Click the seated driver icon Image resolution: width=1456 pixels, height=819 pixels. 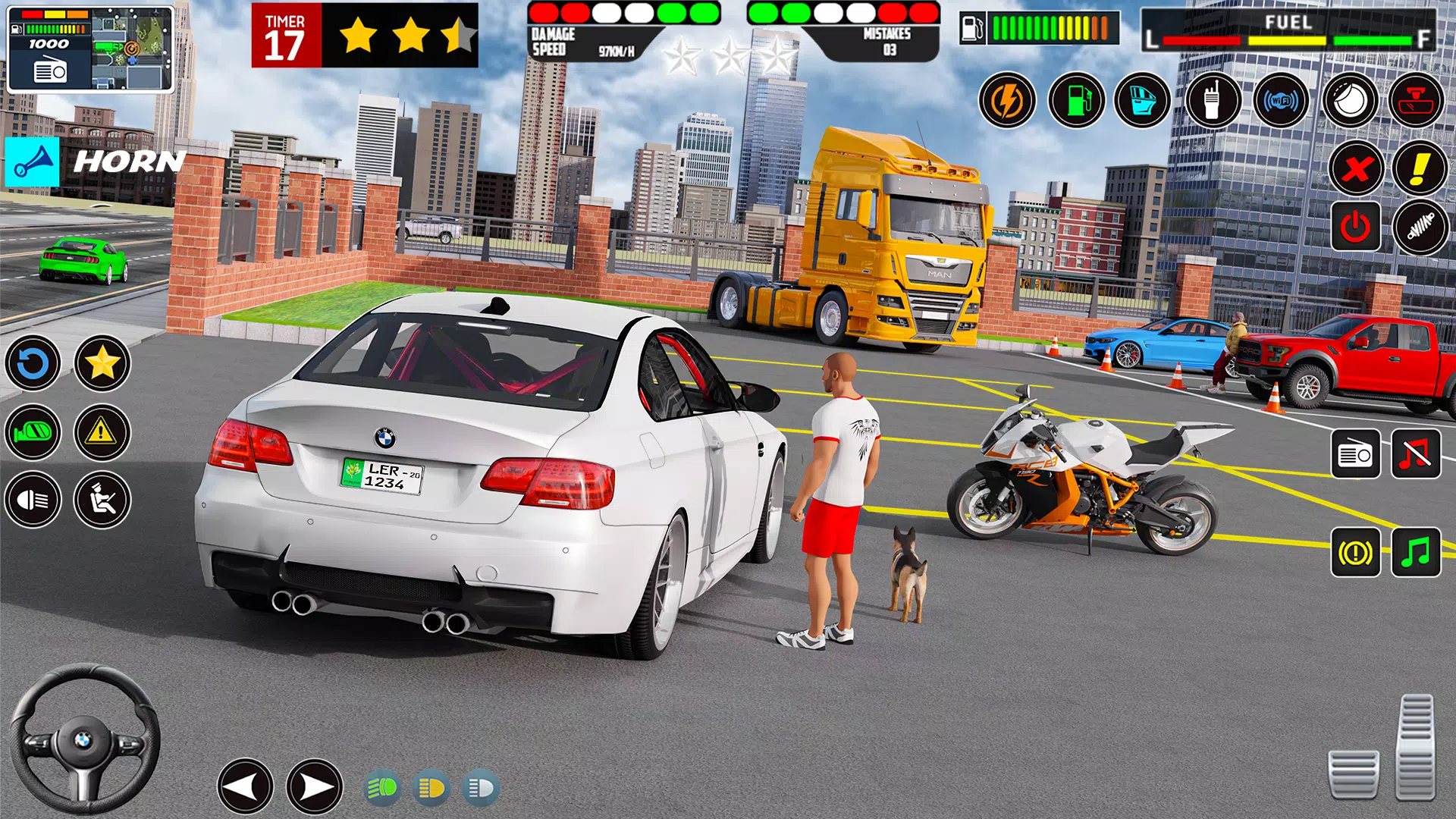click(102, 500)
